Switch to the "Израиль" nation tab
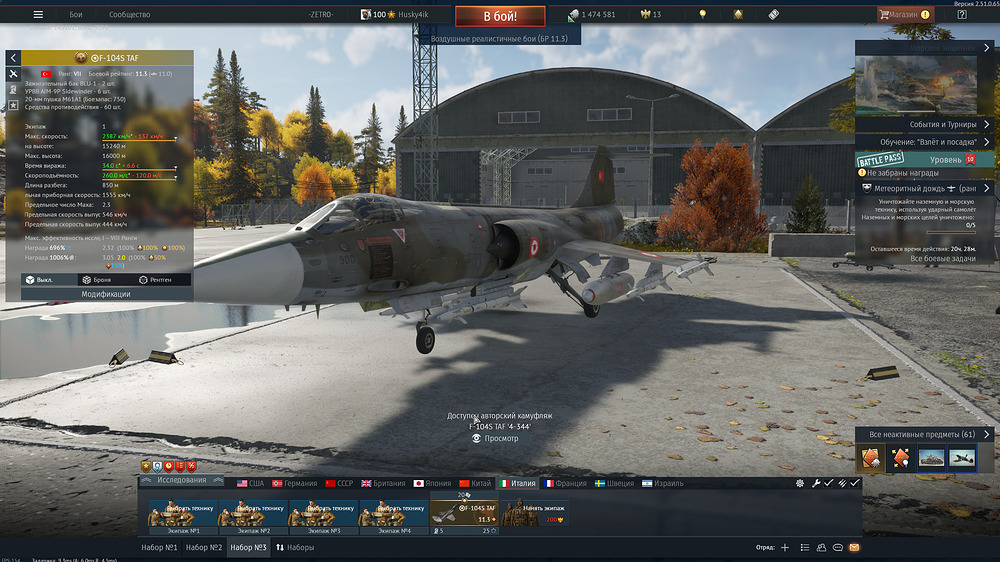Image resolution: width=1000 pixels, height=562 pixels. click(x=662, y=483)
